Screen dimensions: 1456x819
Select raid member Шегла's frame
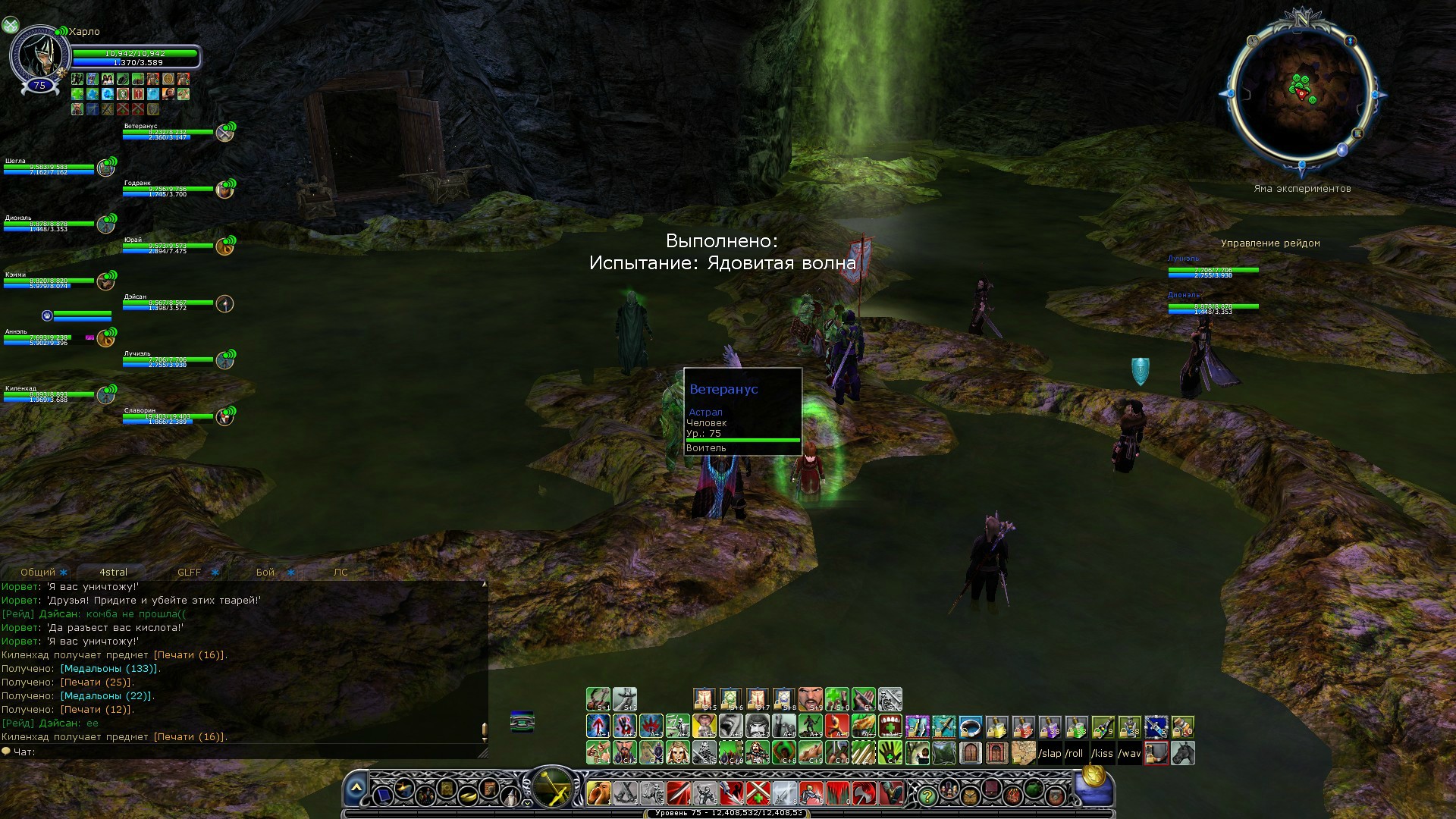point(49,168)
